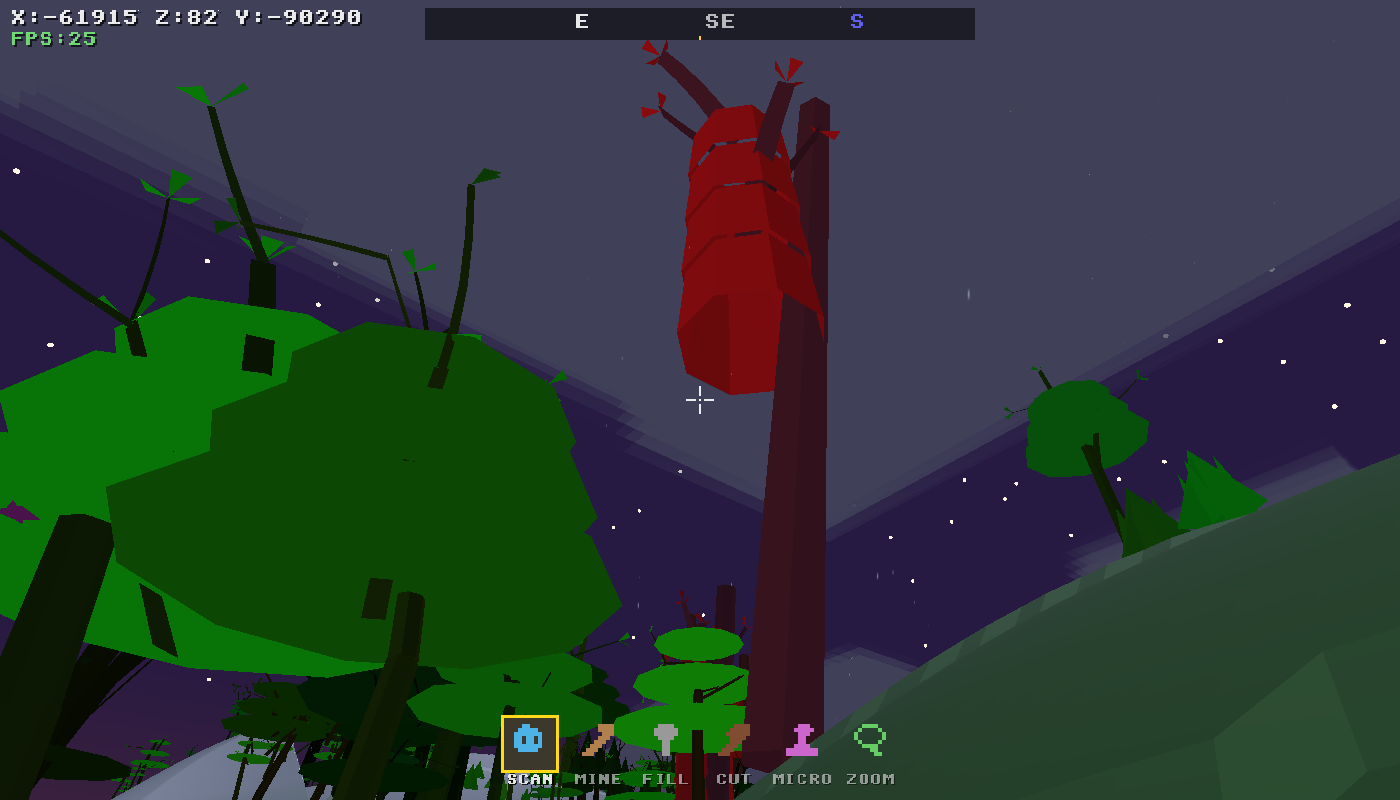The height and width of the screenshot is (800, 1400).
Task: Select the ZOOM magnifier tool
Action: 870,741
